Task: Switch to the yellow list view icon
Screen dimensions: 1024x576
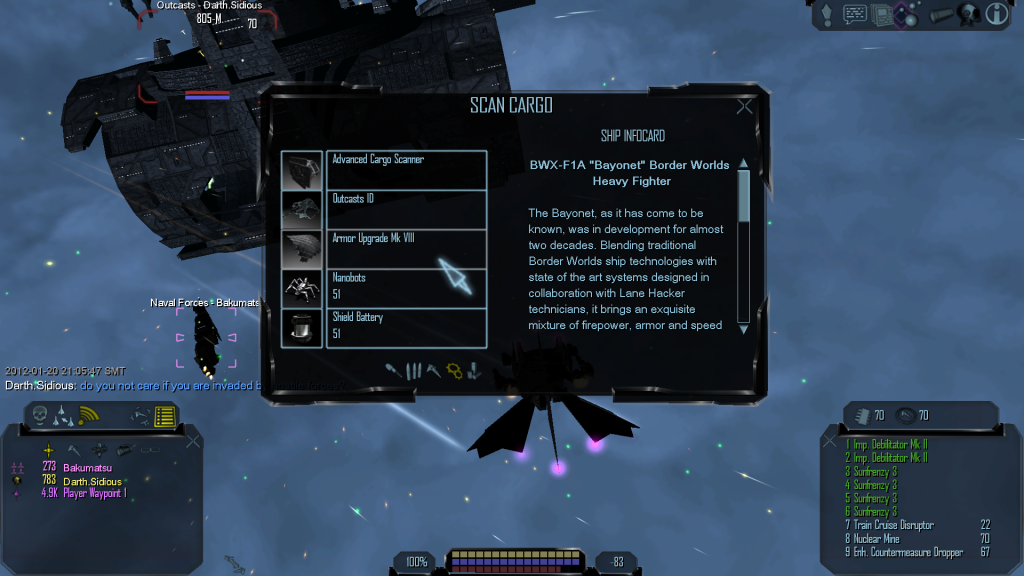Action: tap(164, 415)
